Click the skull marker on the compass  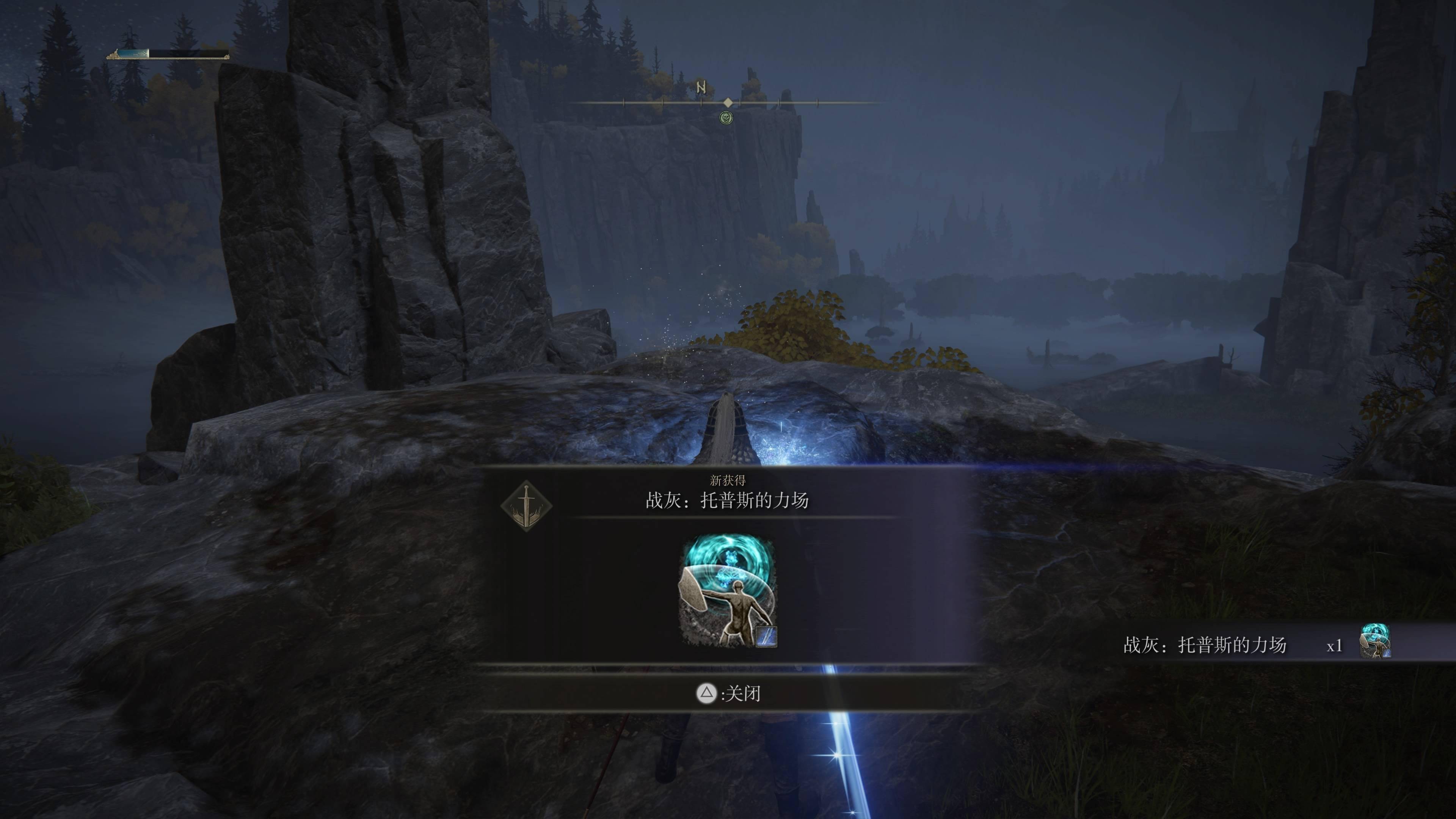click(726, 118)
